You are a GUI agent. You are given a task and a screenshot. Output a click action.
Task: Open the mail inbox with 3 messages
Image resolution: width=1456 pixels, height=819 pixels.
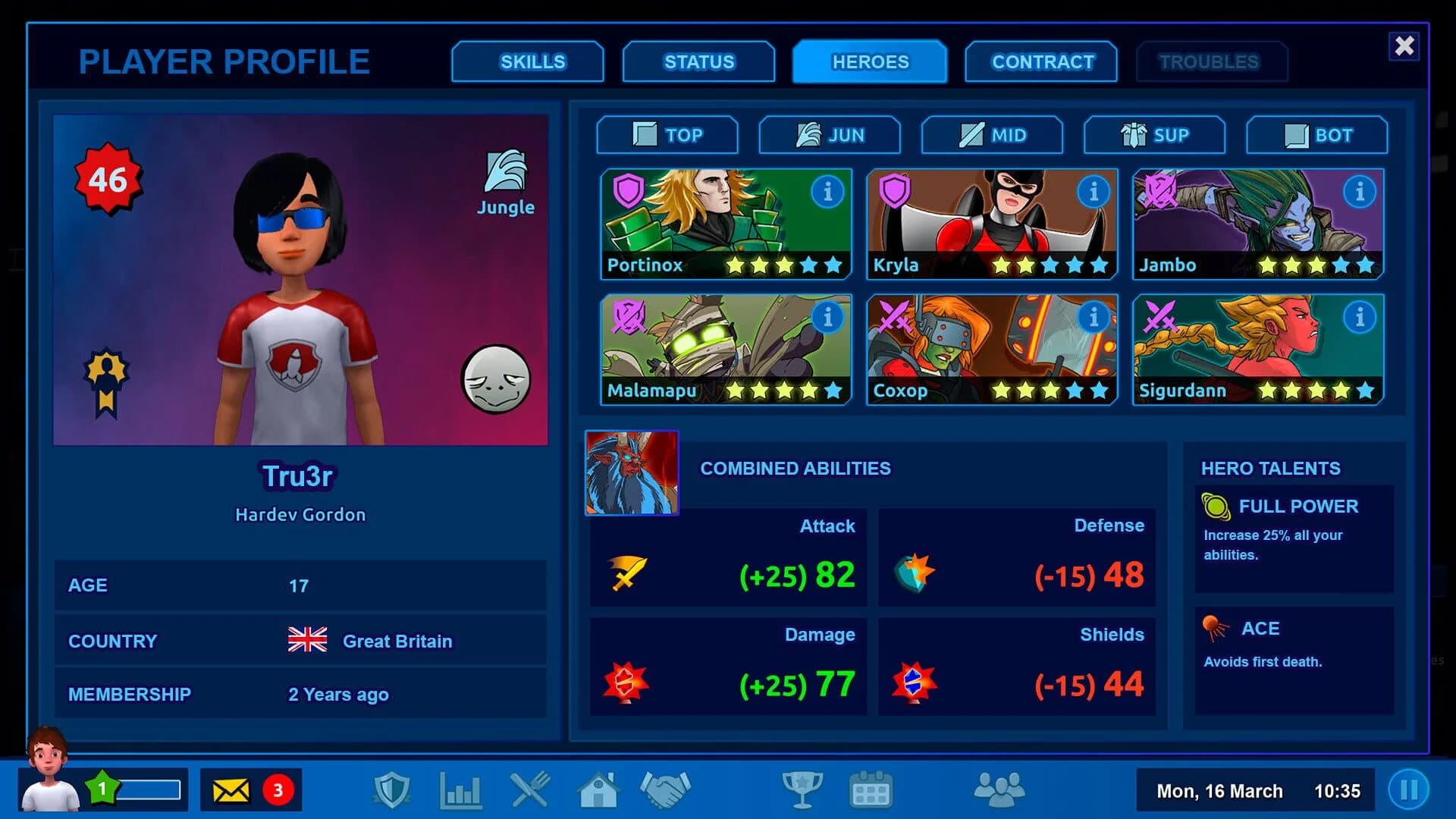point(250,790)
